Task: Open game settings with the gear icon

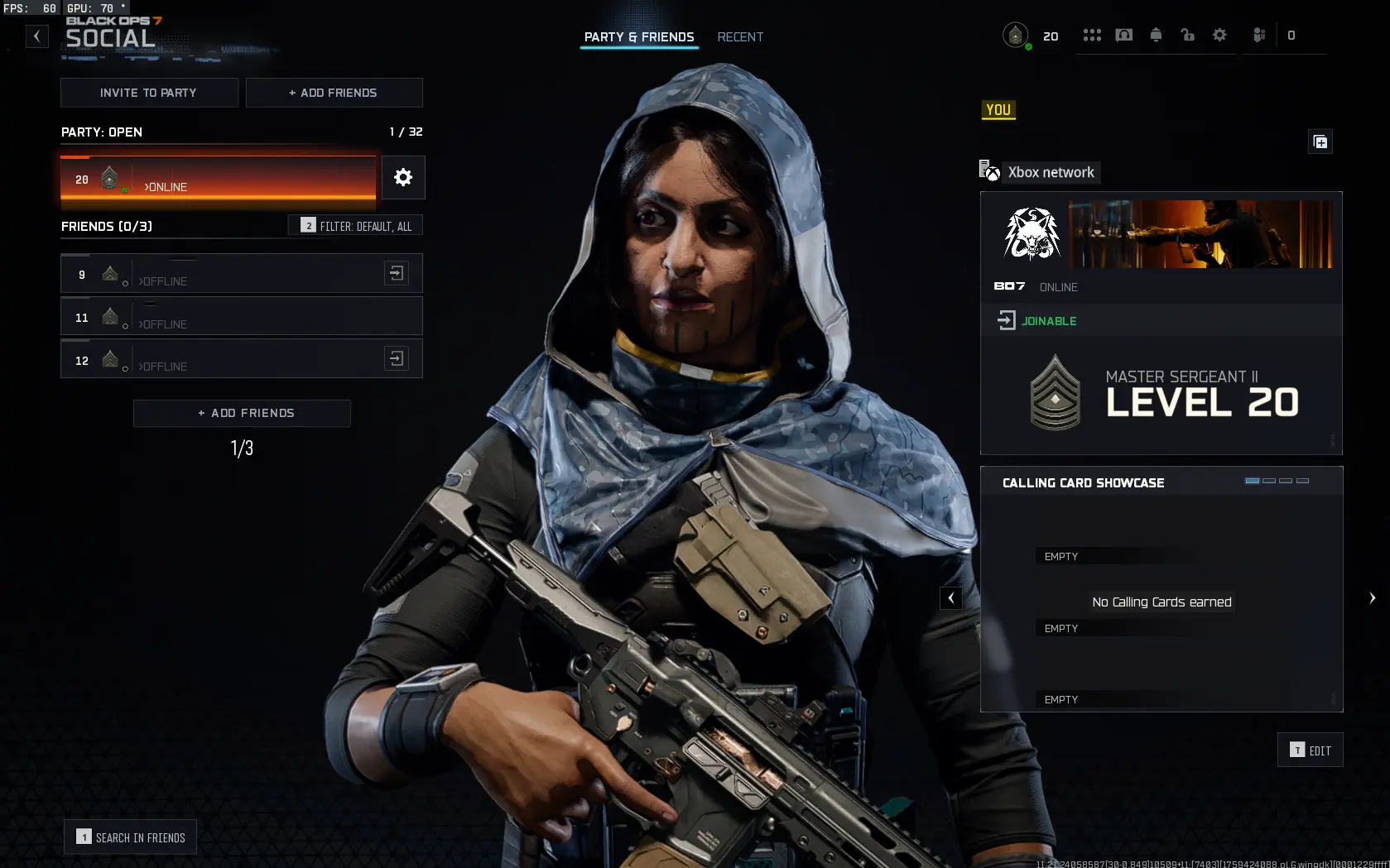Action: point(1219,36)
